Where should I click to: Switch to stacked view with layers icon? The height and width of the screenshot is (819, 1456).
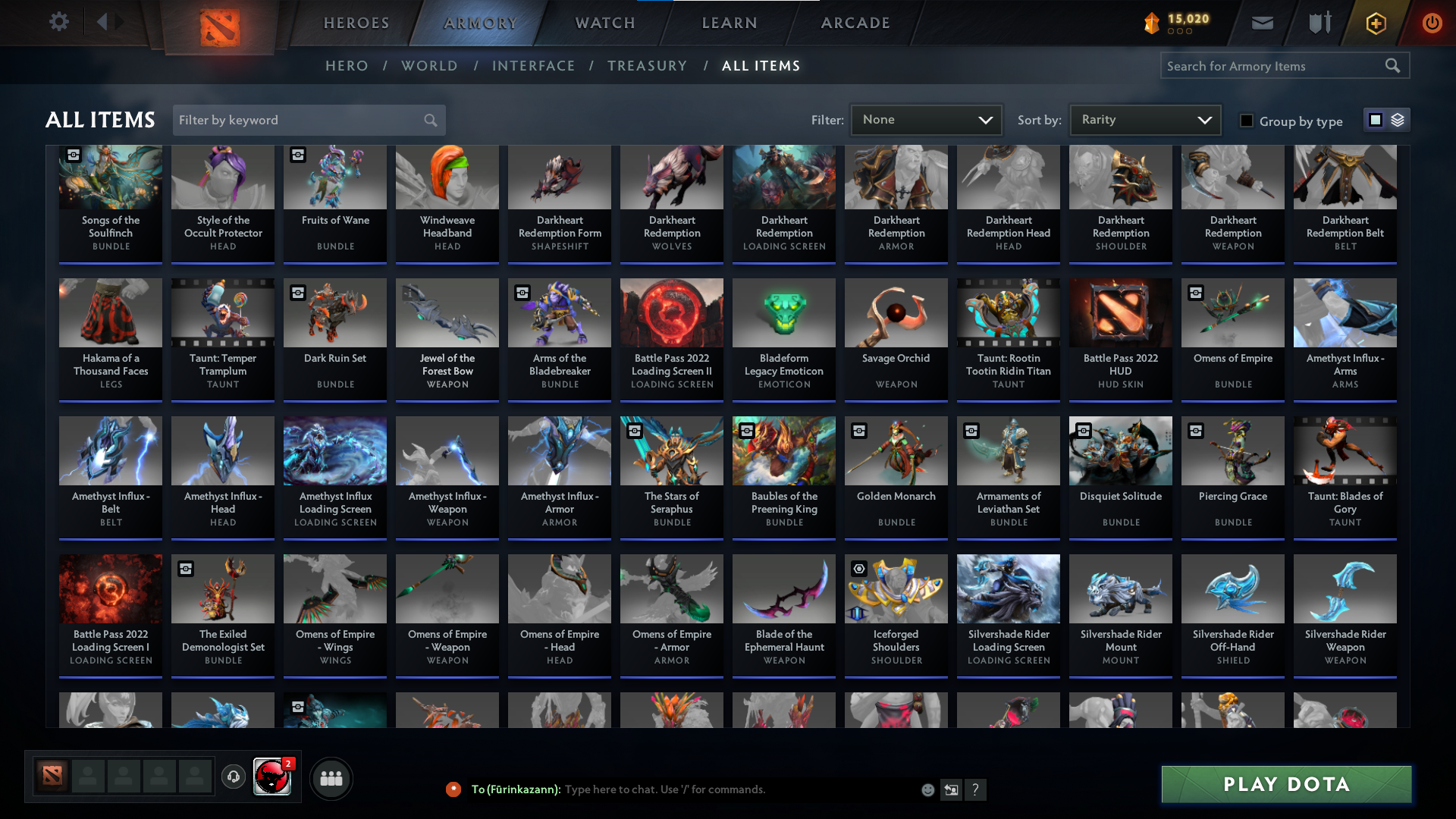point(1398,120)
